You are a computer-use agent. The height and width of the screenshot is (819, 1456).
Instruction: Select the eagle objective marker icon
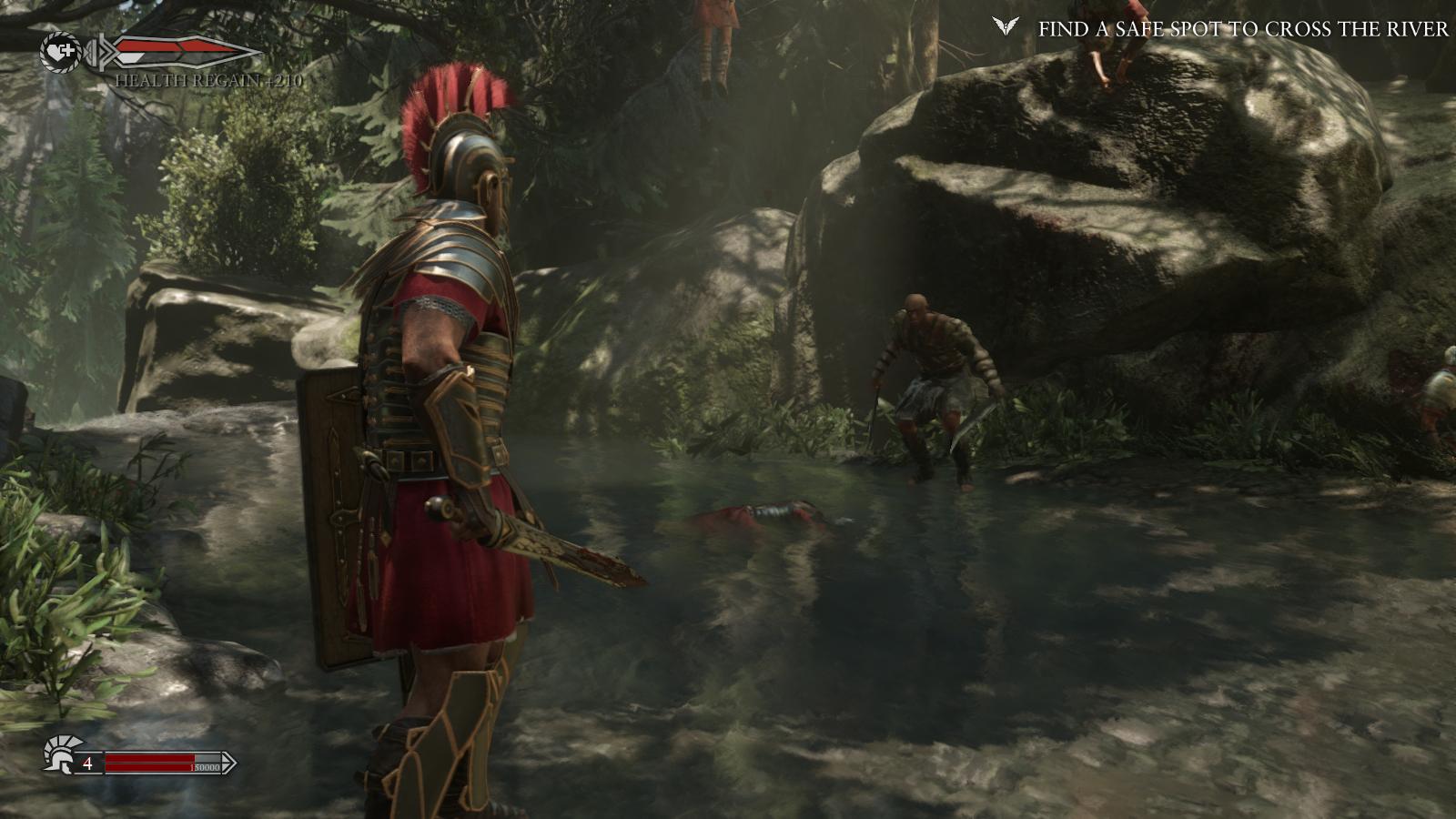click(1006, 27)
